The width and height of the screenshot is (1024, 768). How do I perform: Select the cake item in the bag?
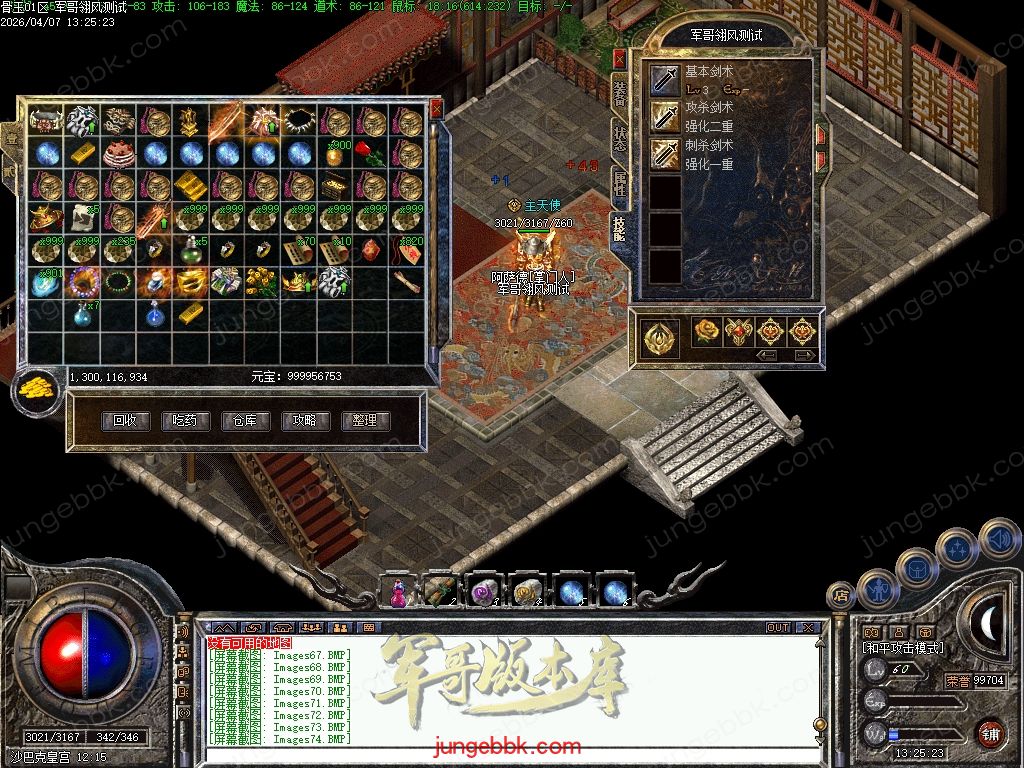coord(118,154)
